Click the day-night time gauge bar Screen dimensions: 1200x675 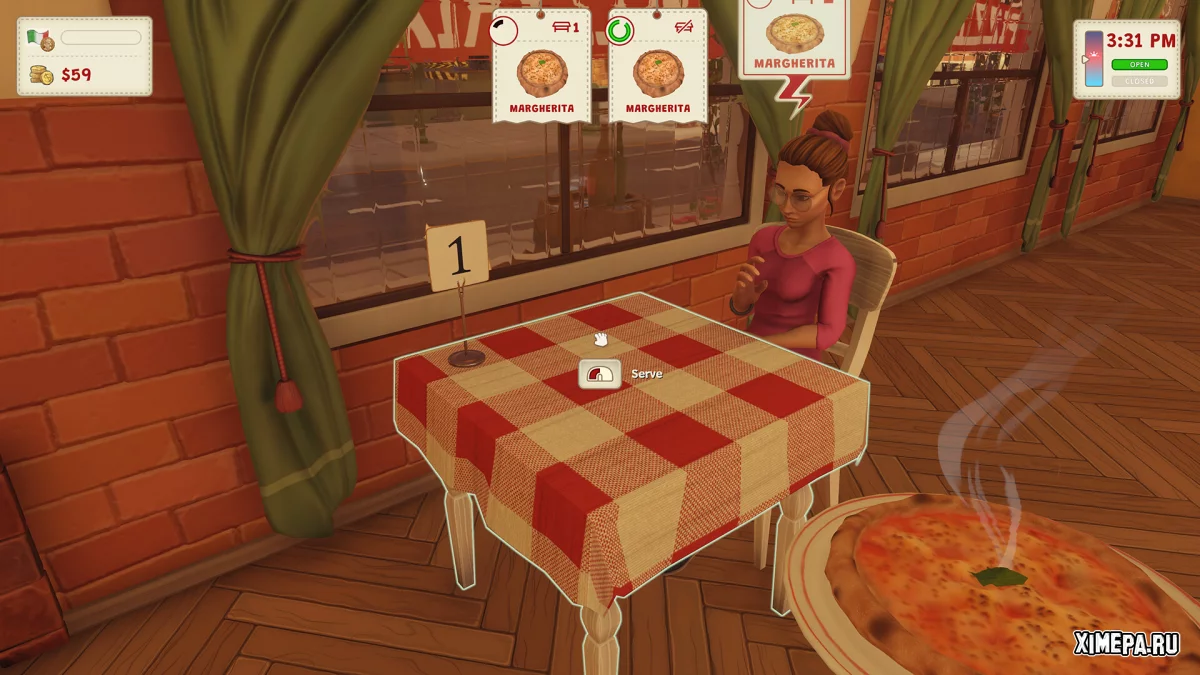(x=1092, y=58)
